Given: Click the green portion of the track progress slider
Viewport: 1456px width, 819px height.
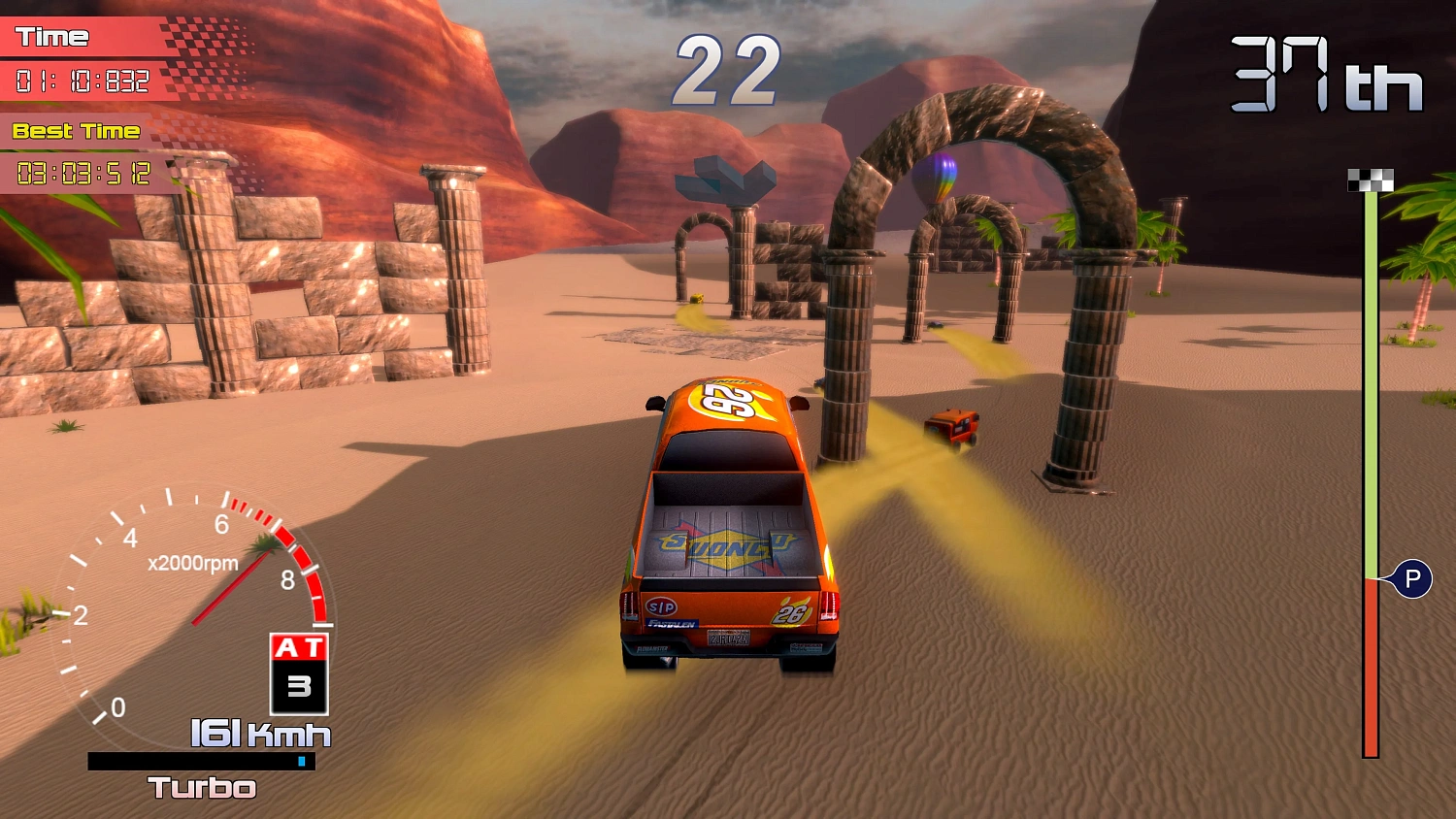Looking at the screenshot, I should pyautogui.click(x=1373, y=388).
